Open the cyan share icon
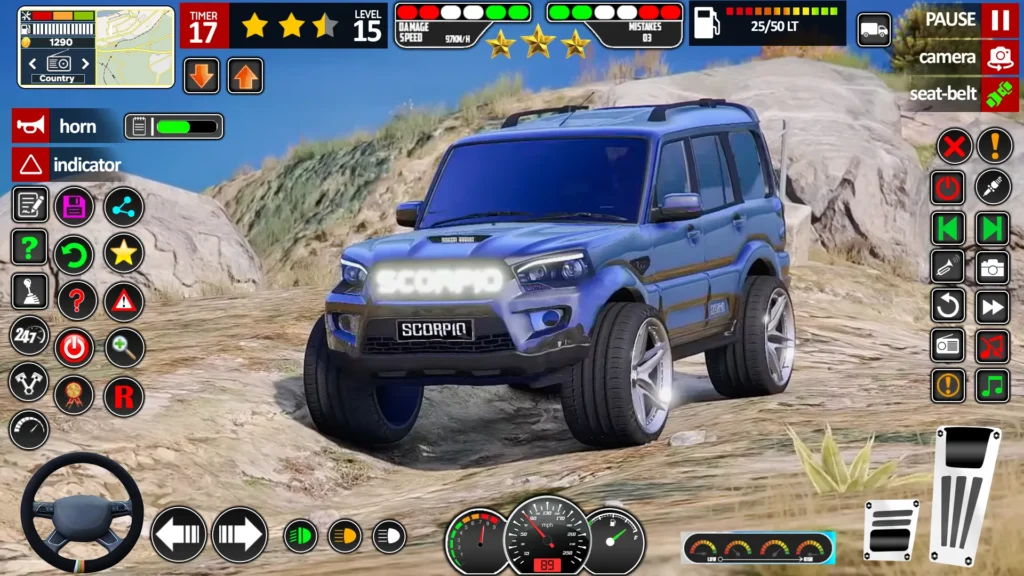 click(x=124, y=206)
